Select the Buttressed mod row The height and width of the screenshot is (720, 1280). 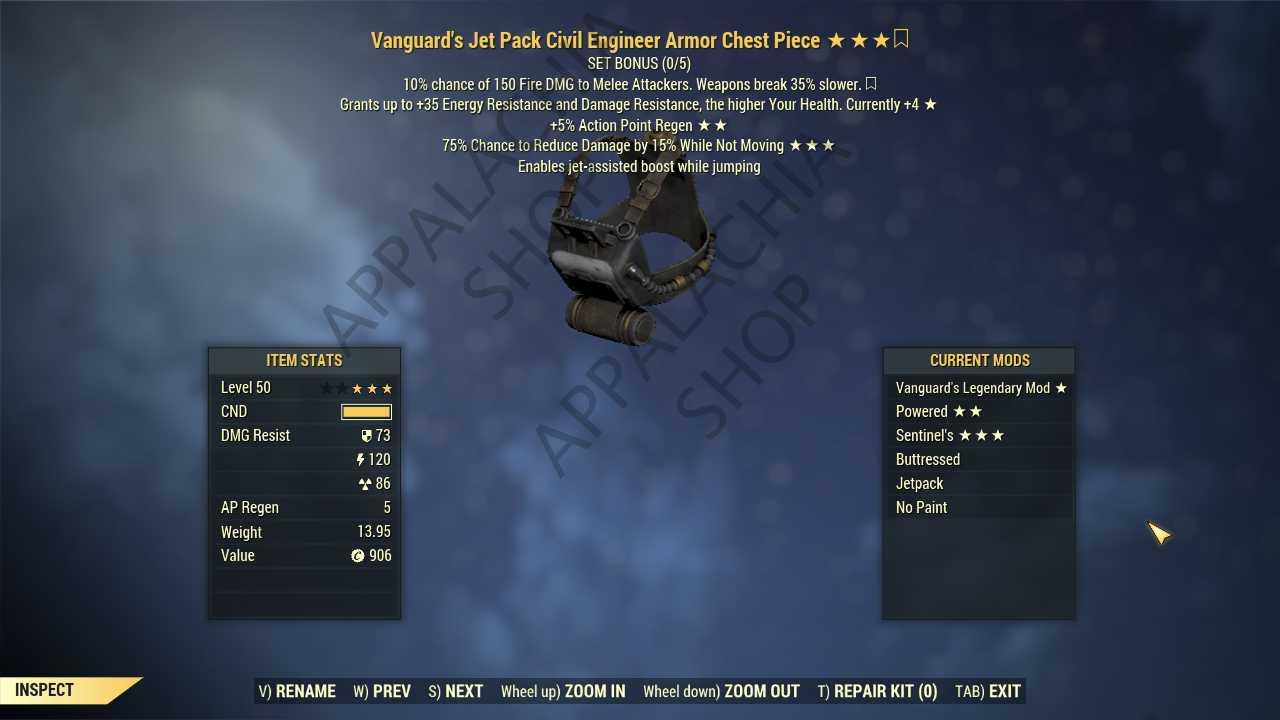pos(979,460)
